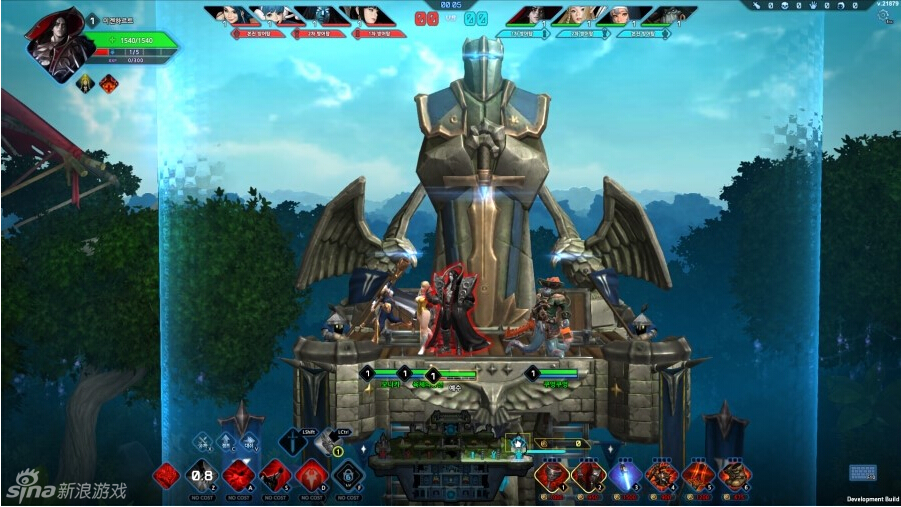Activate the skill showing 0.8 cooldown

[x=202, y=475]
